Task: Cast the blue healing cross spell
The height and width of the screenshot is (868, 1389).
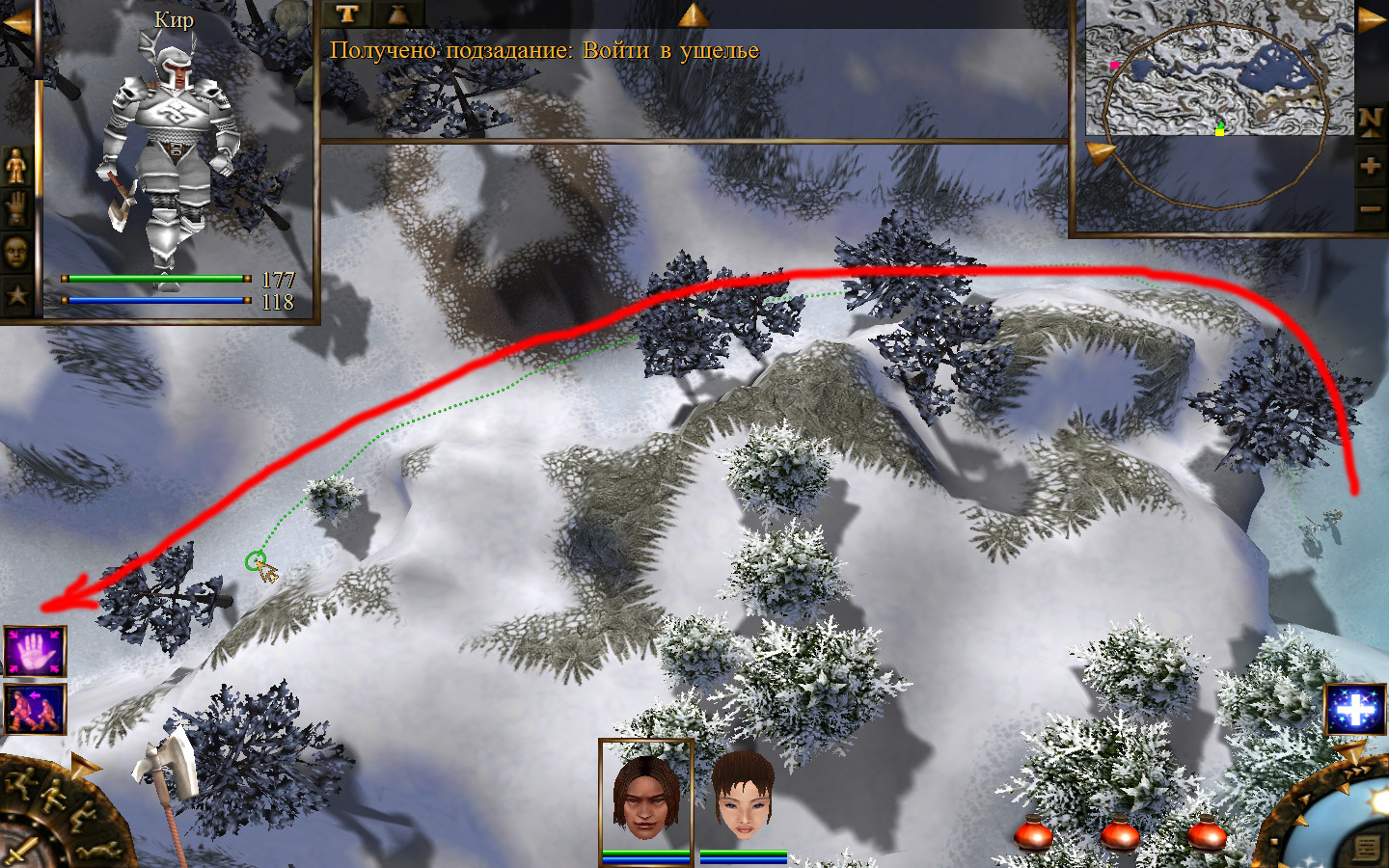Action: tap(1355, 711)
